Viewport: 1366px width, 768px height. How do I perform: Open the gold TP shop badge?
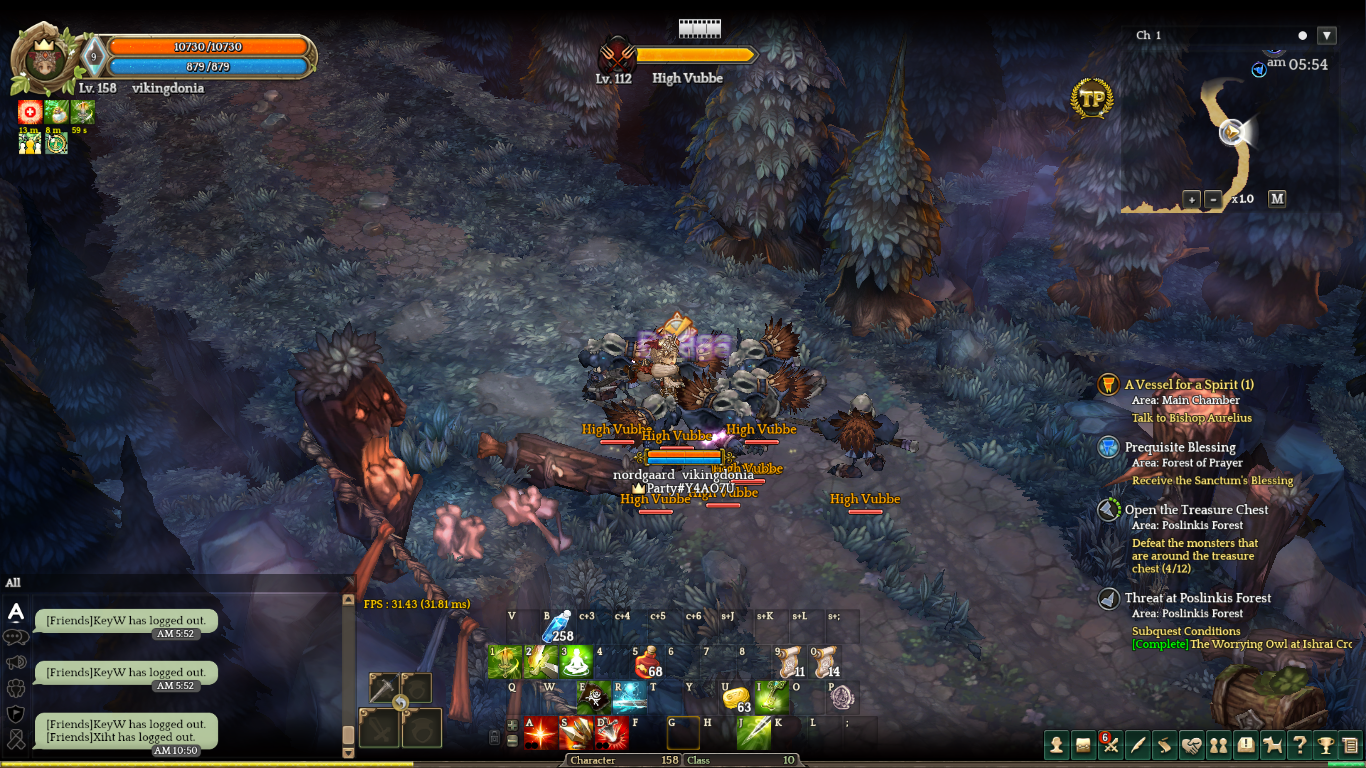[1092, 100]
